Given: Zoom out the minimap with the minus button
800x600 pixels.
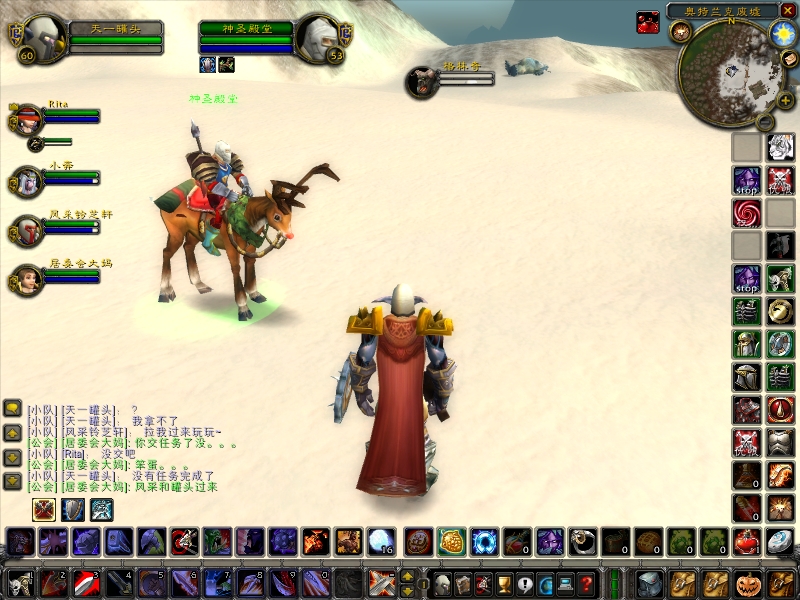Looking at the screenshot, I should 764,121.
